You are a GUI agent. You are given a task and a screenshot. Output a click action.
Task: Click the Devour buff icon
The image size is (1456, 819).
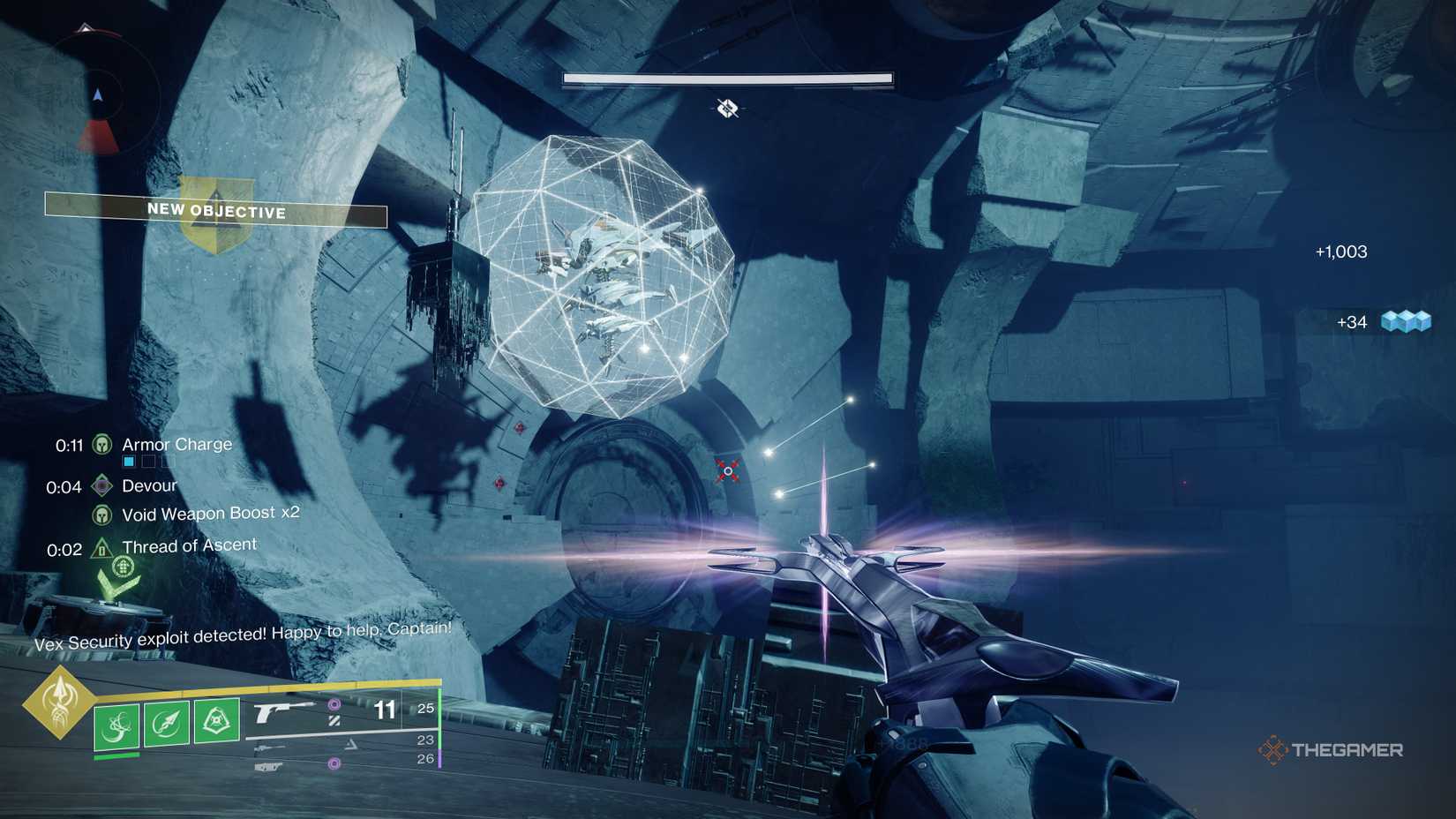(101, 485)
